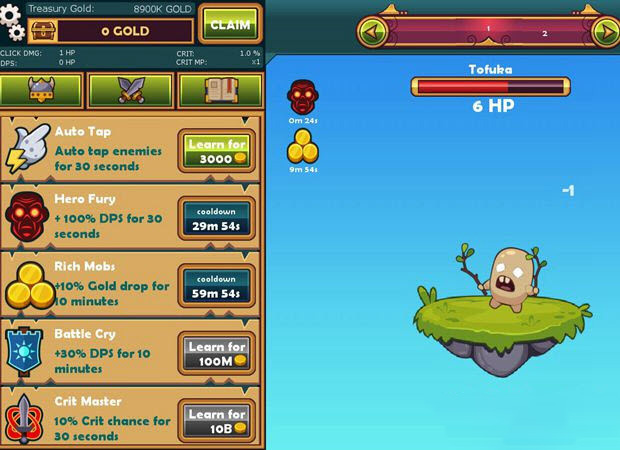
Task: Click the Rich Mobs cooldown button
Action: click(x=217, y=287)
